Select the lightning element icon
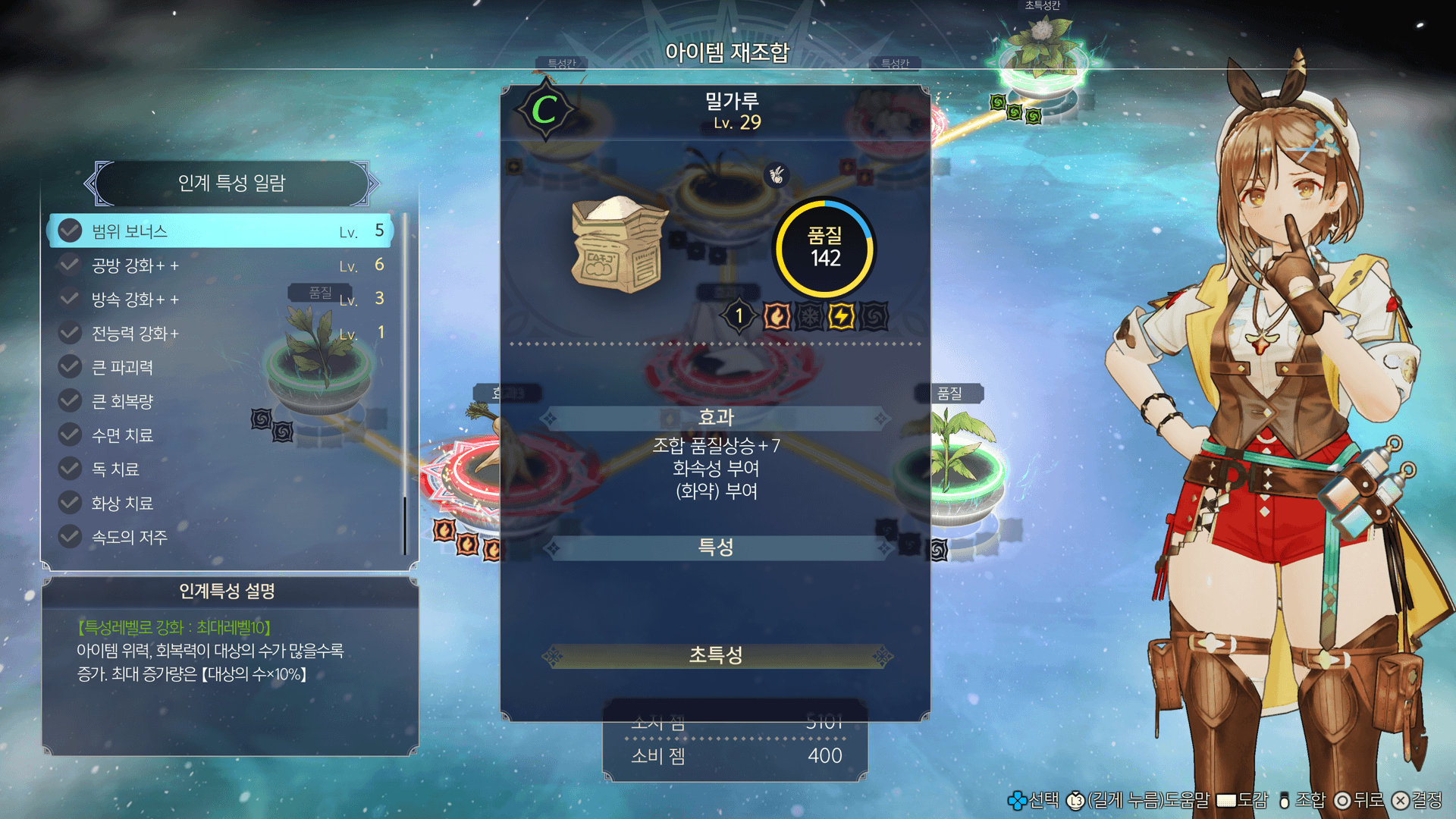The width and height of the screenshot is (1456, 819). 841,316
